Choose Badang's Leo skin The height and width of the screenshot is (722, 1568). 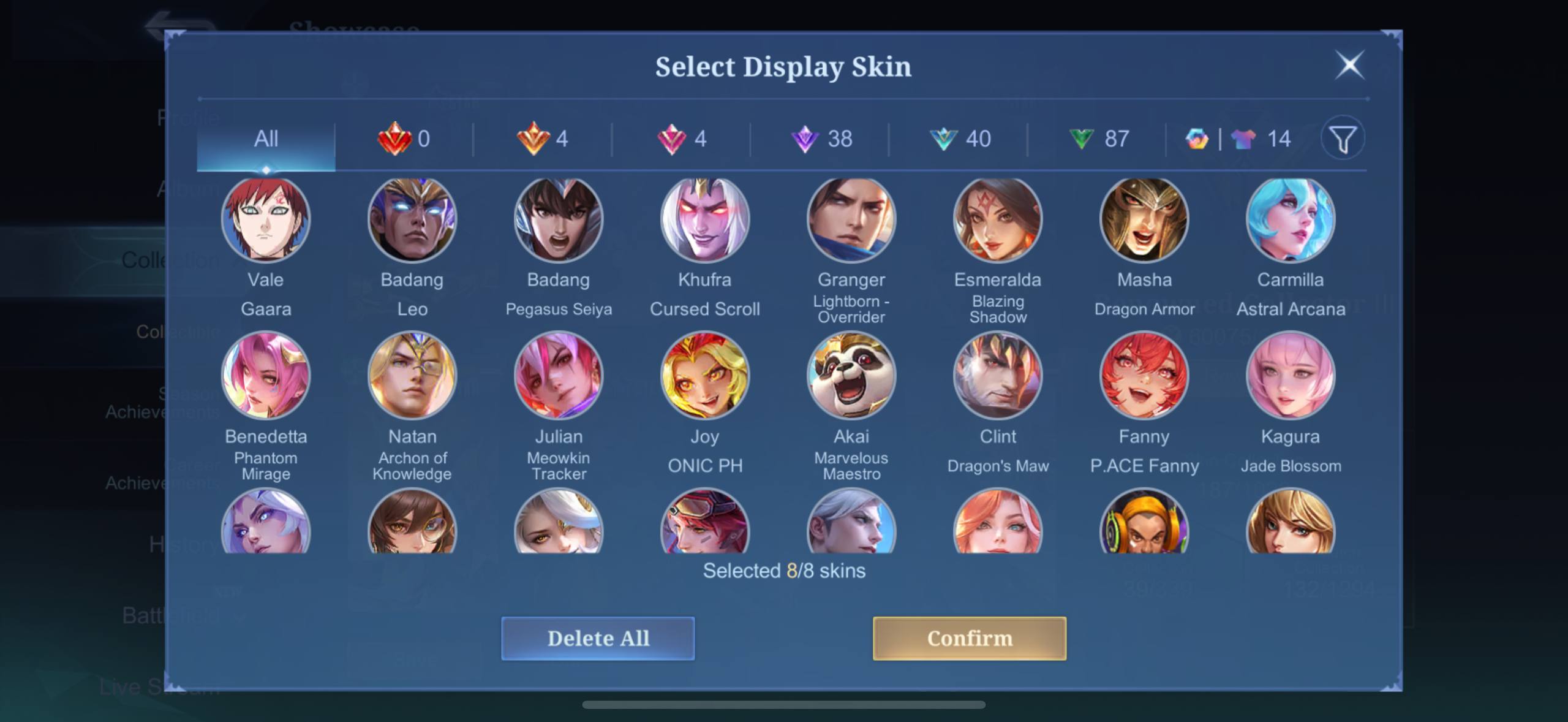point(412,219)
